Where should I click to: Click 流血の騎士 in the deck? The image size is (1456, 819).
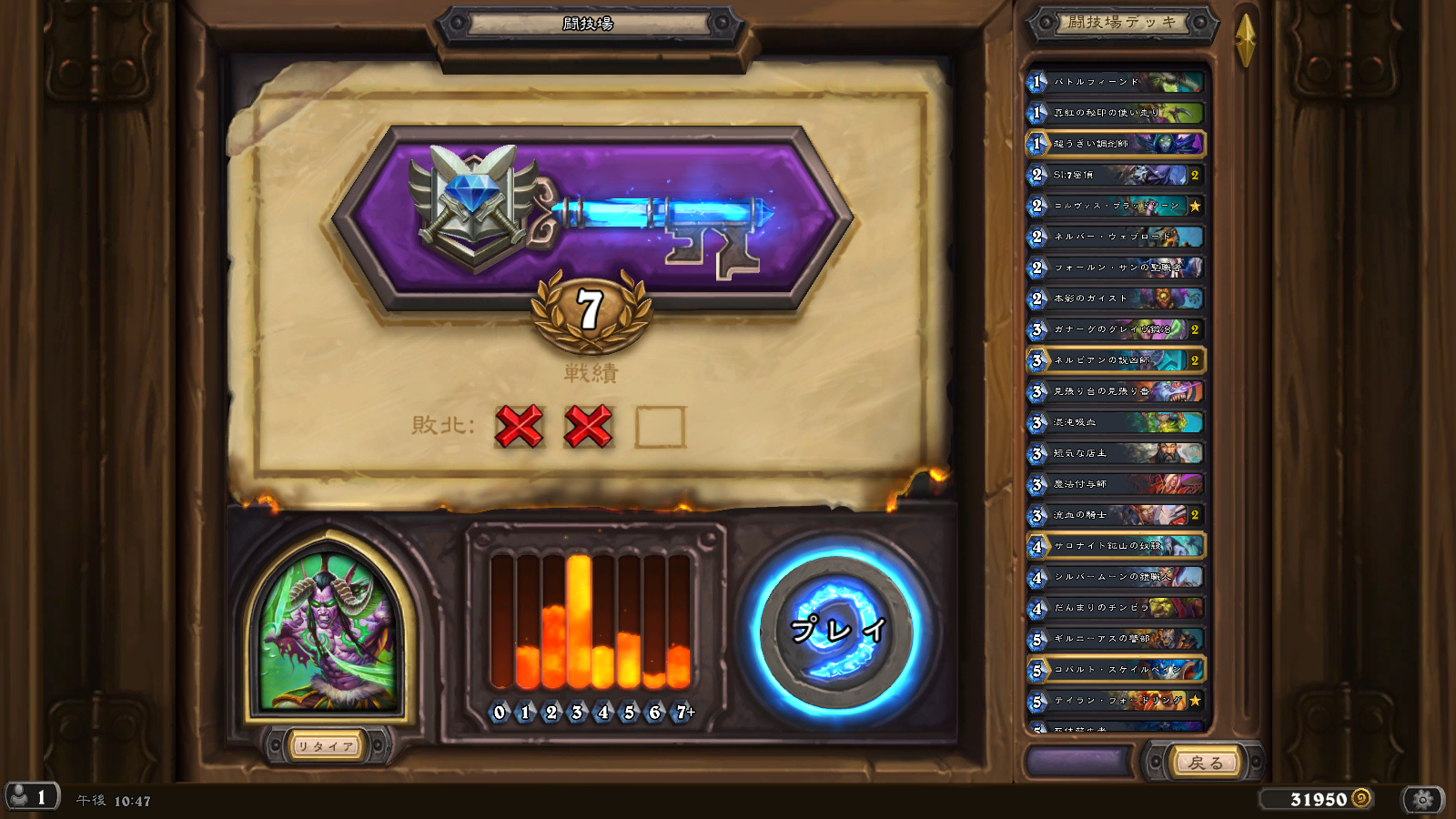1116,515
